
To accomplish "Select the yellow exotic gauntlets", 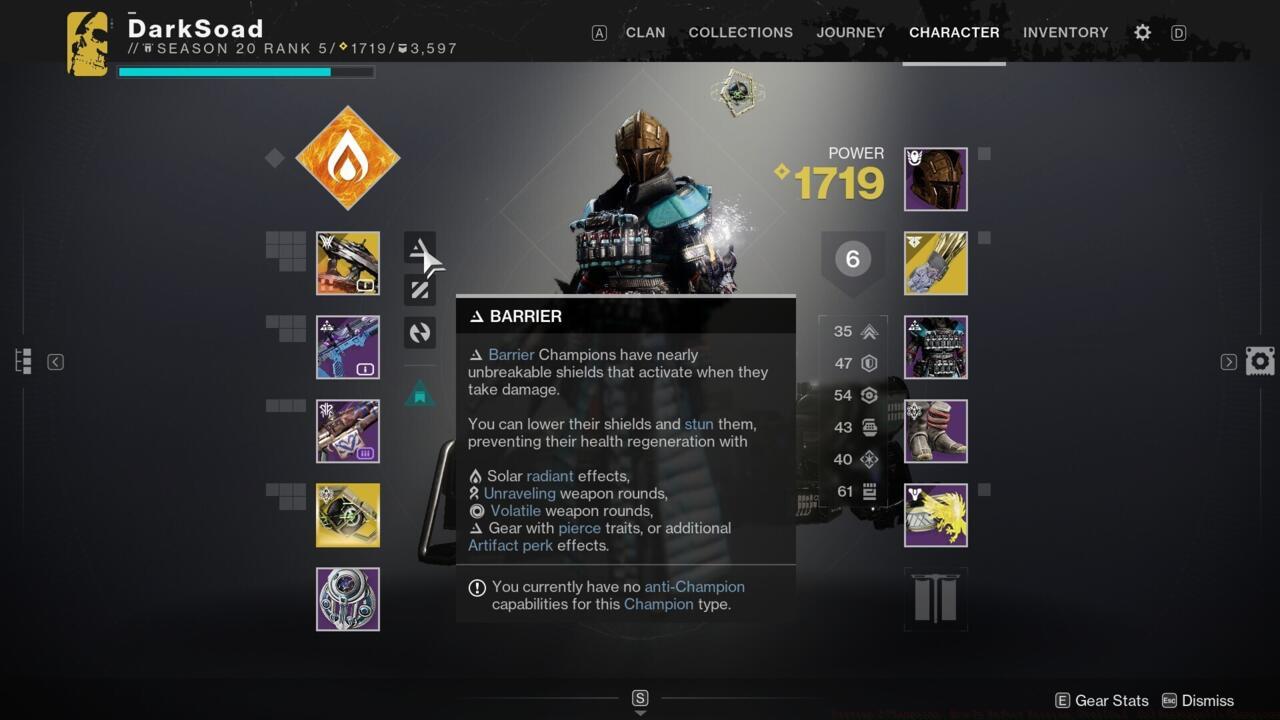I will coord(935,263).
